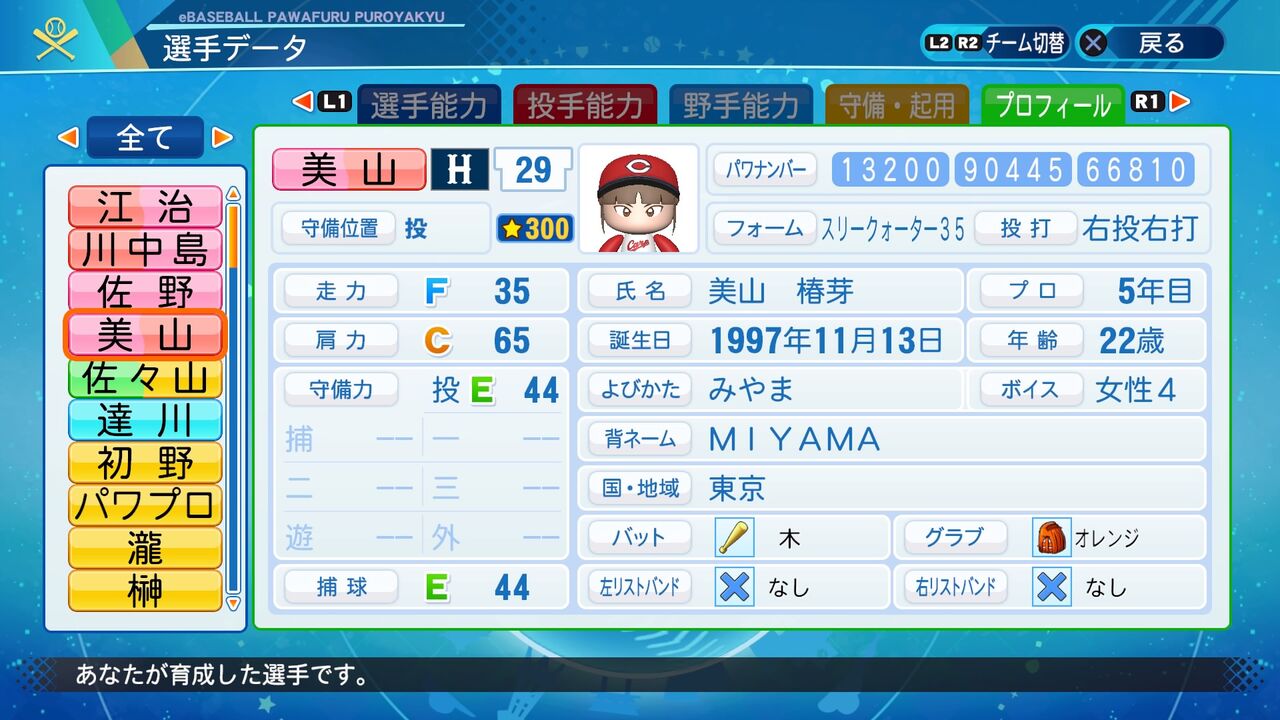The height and width of the screenshot is (720, 1280).
Task: Click the left orange arrow beside 全て filter
Action: coord(70,136)
